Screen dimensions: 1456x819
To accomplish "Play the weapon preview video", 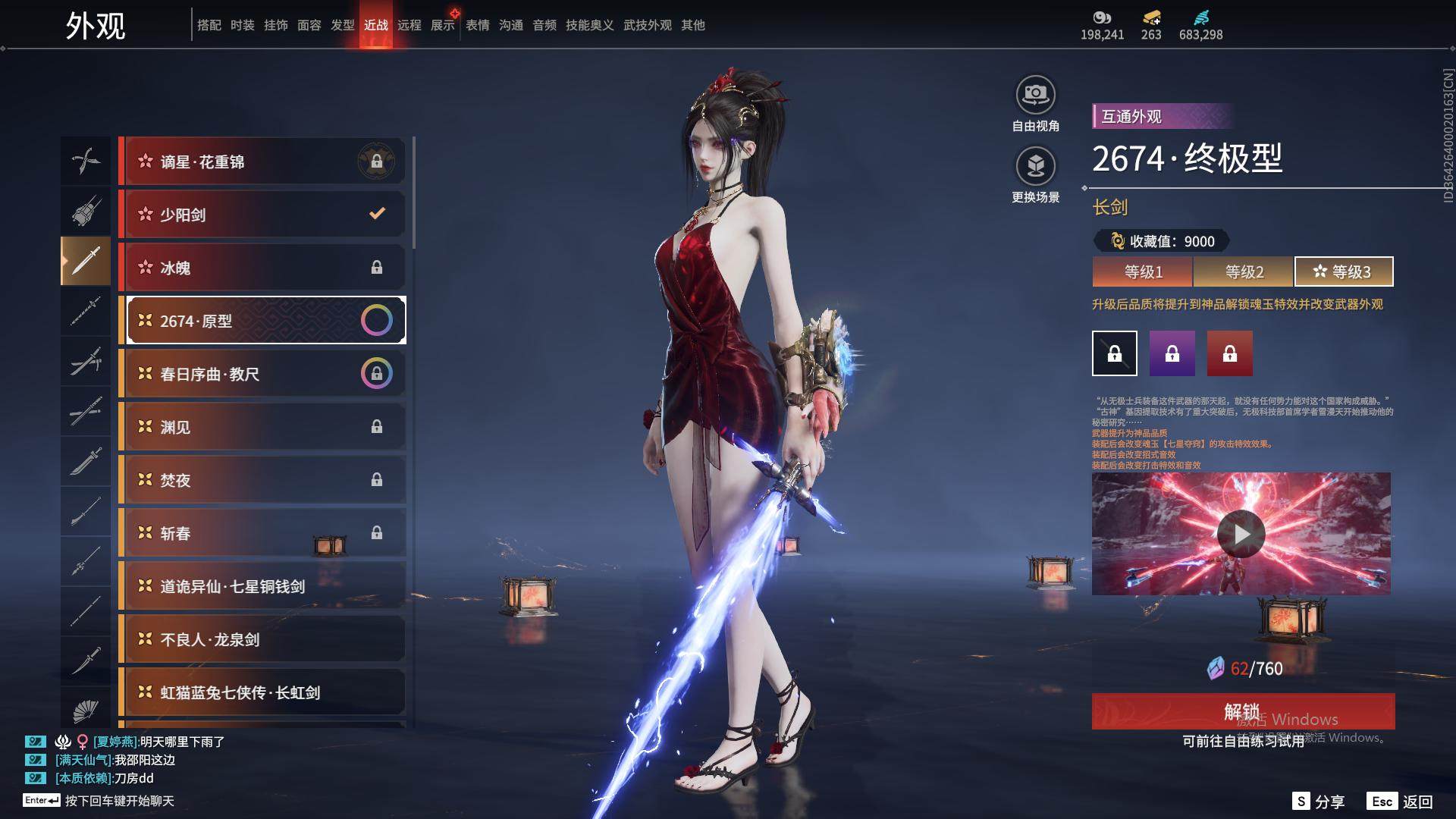I will [x=1241, y=534].
